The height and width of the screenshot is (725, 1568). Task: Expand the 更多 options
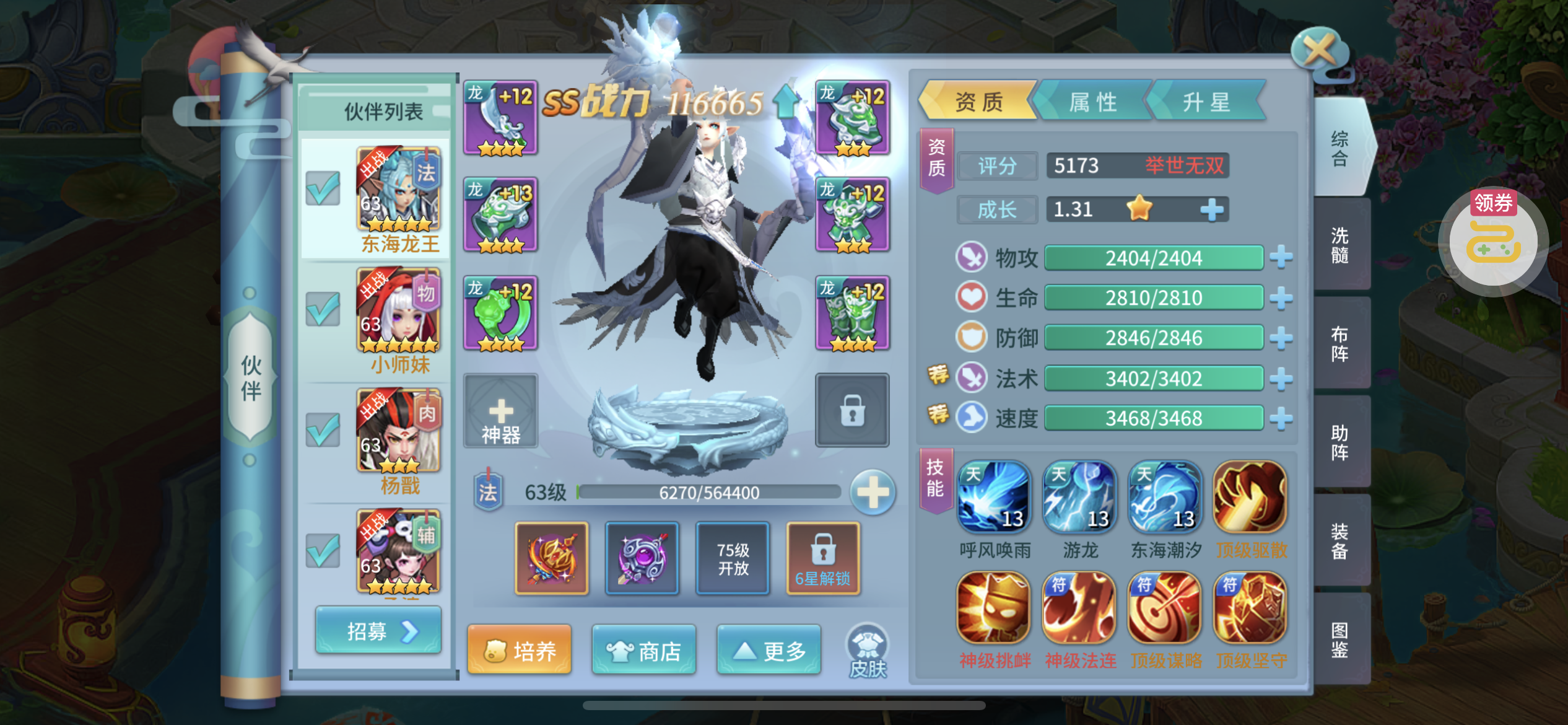(x=769, y=651)
